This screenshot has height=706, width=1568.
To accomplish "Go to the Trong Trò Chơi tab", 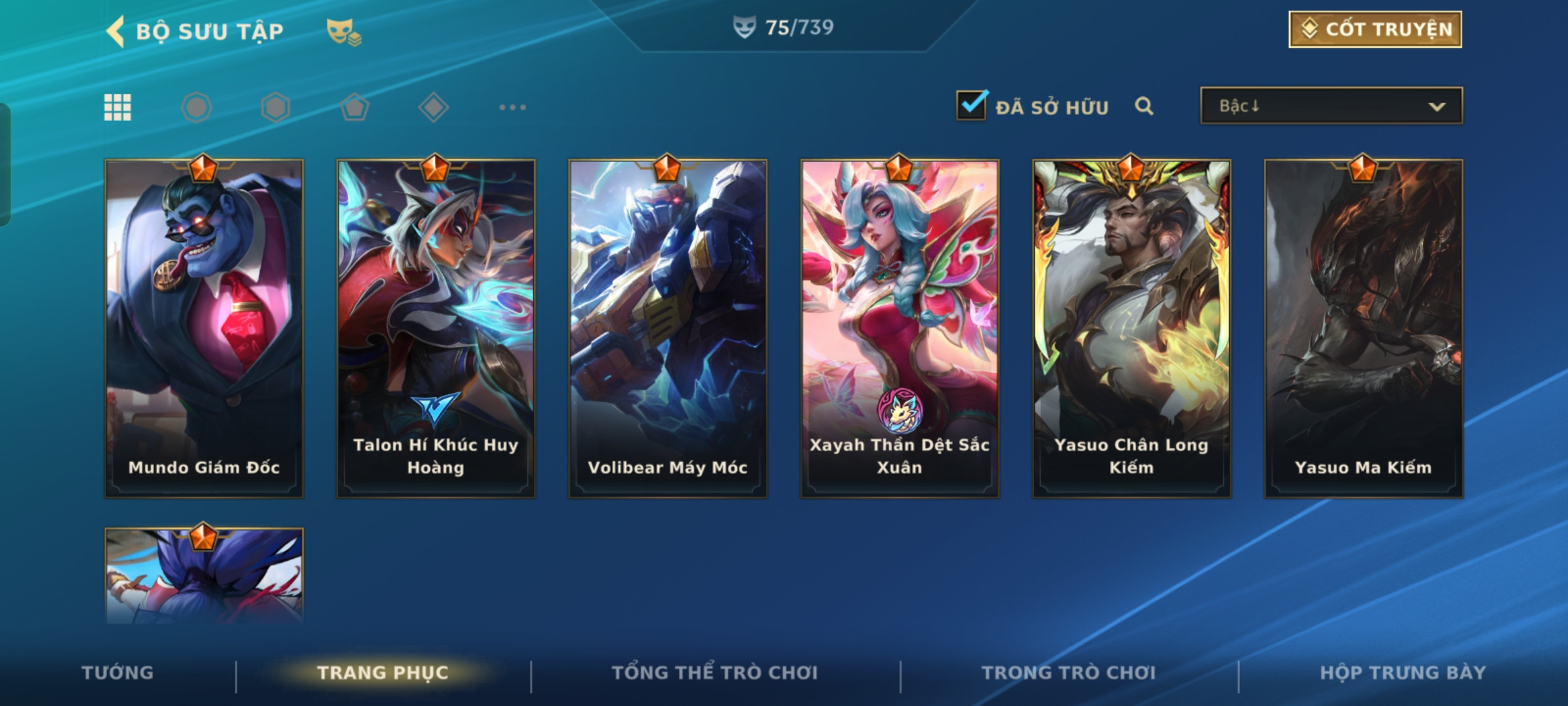I will click(1069, 673).
